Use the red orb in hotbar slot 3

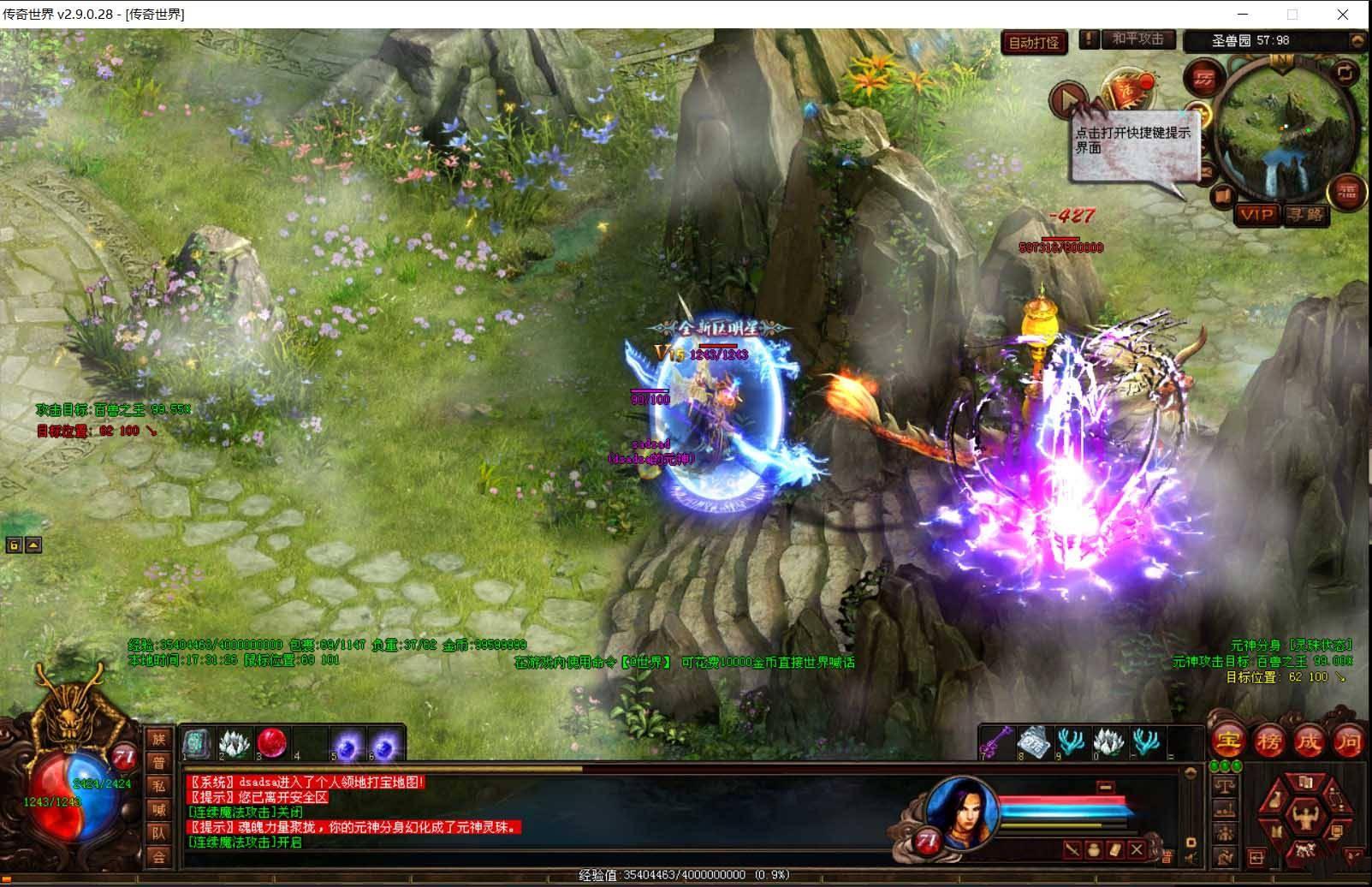pos(272,743)
